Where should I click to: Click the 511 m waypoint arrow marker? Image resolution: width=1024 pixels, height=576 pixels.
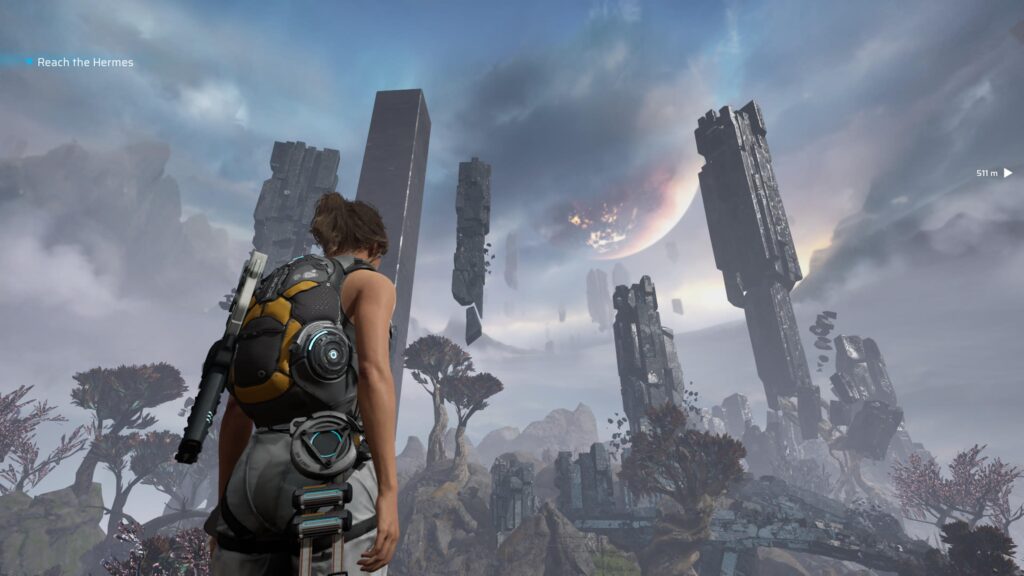click(1008, 173)
